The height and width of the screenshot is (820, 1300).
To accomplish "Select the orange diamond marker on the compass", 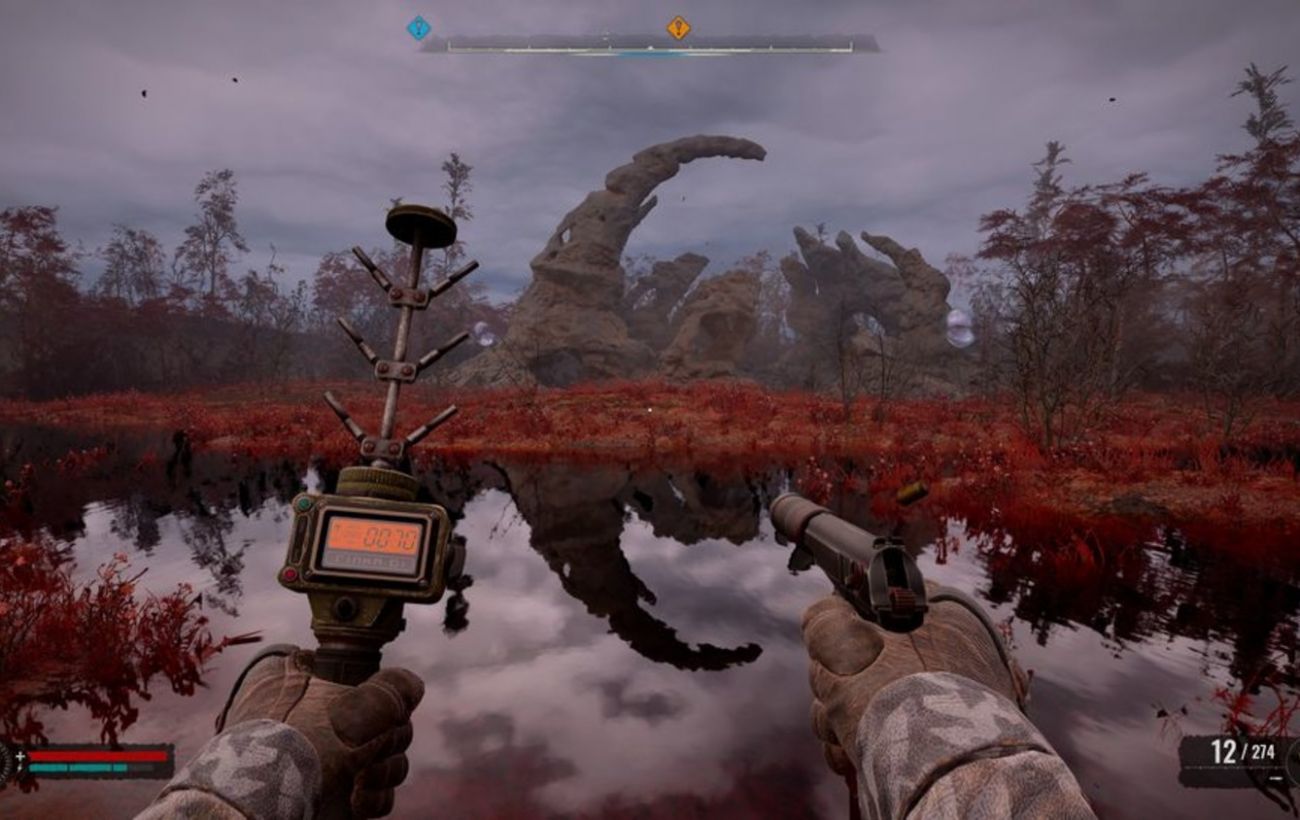I will click(678, 27).
